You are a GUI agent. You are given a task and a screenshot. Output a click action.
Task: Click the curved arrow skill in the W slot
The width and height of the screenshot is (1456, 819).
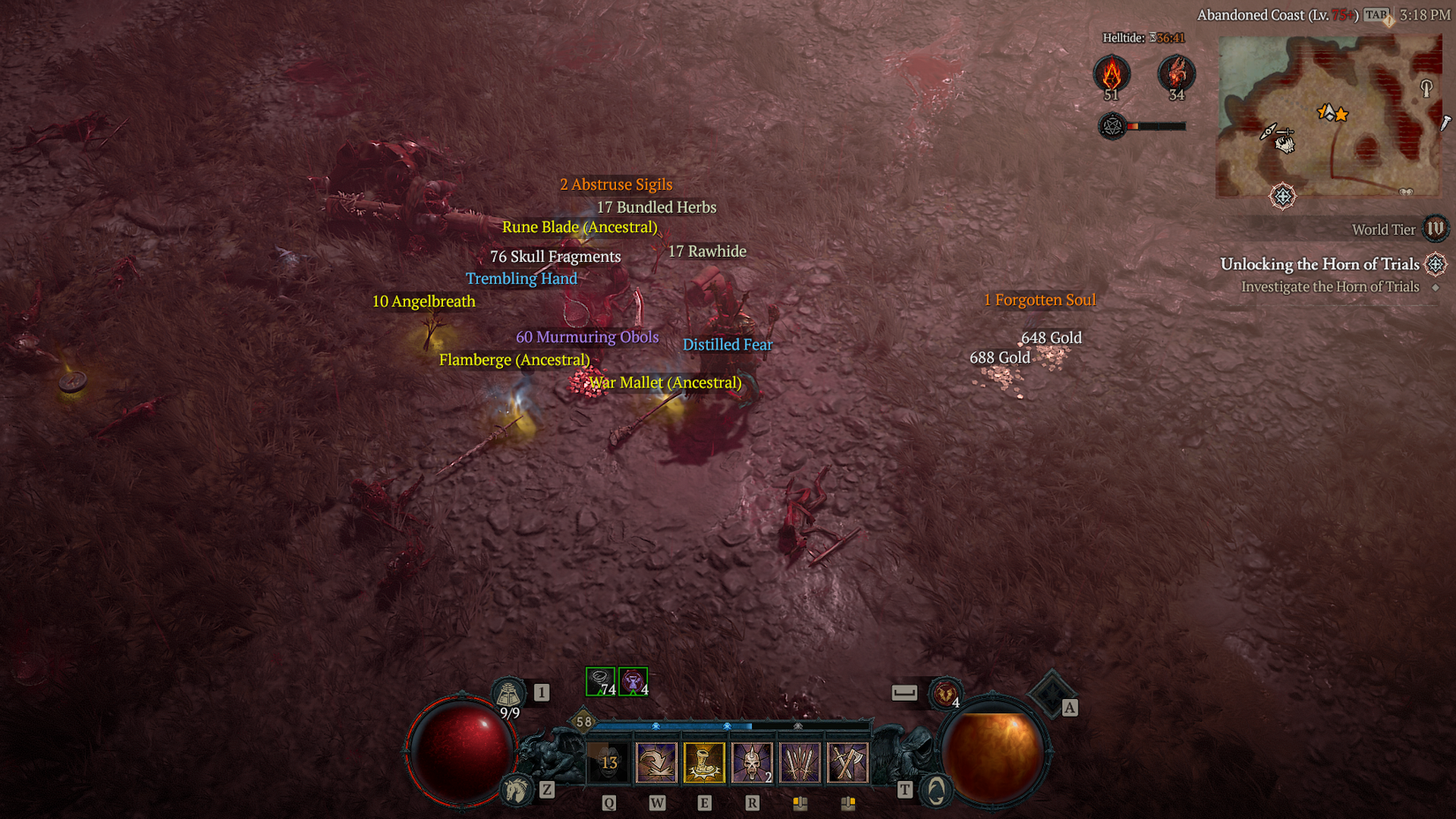point(656,762)
